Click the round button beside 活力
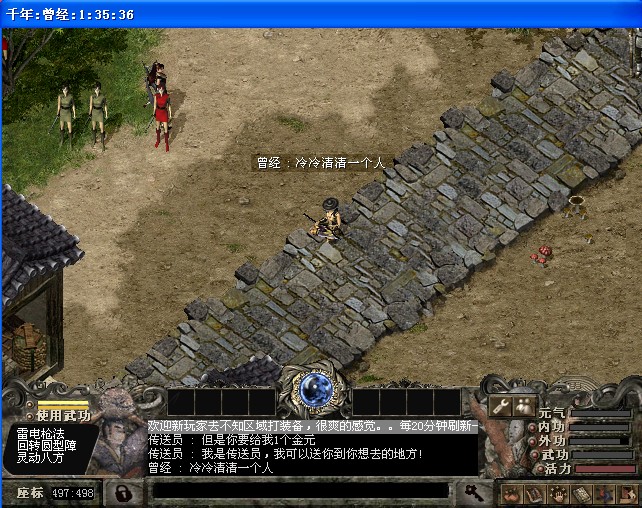This screenshot has width=642, height=508. point(538,468)
